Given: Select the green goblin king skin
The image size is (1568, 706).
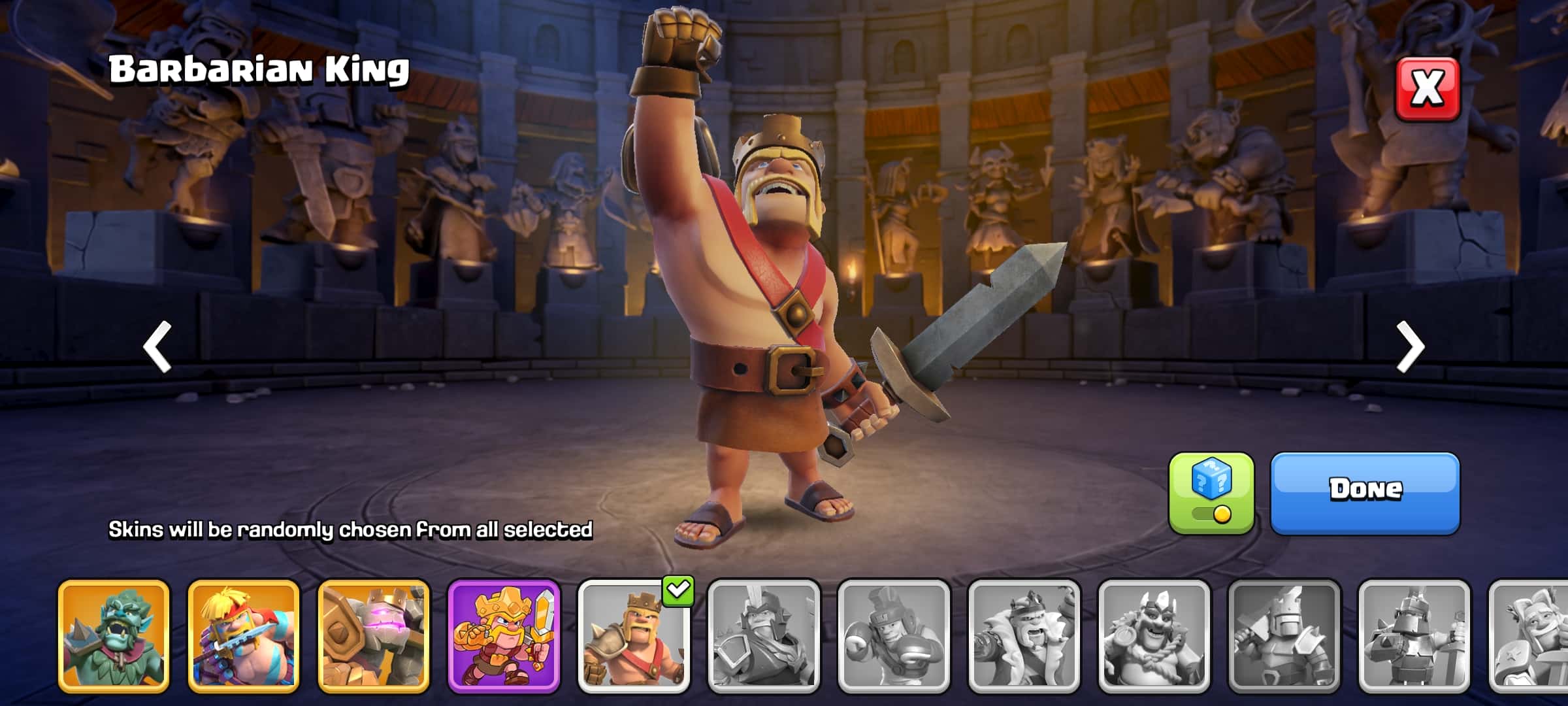Looking at the screenshot, I should [114, 636].
